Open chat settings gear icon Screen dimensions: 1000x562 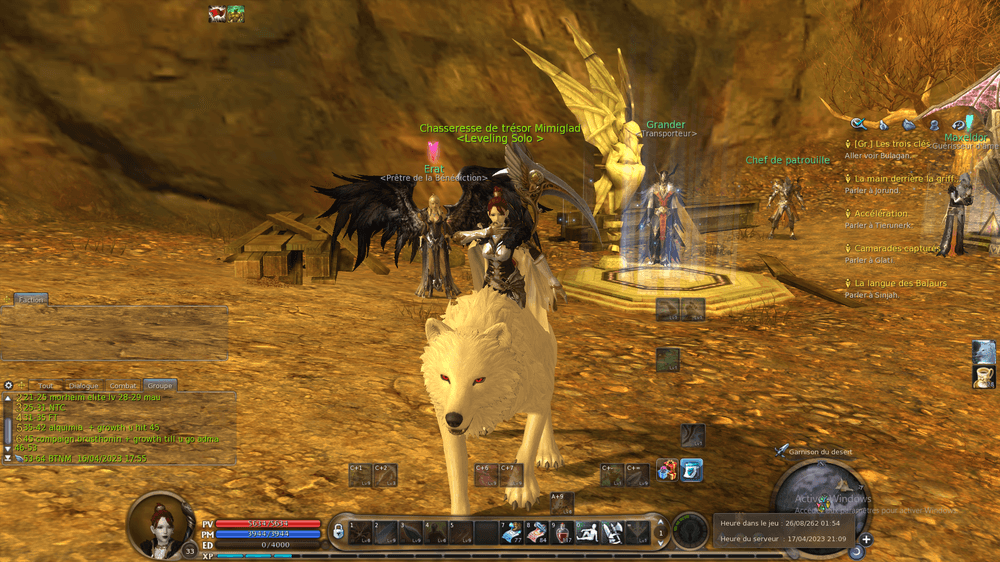pyautogui.click(x=9, y=385)
